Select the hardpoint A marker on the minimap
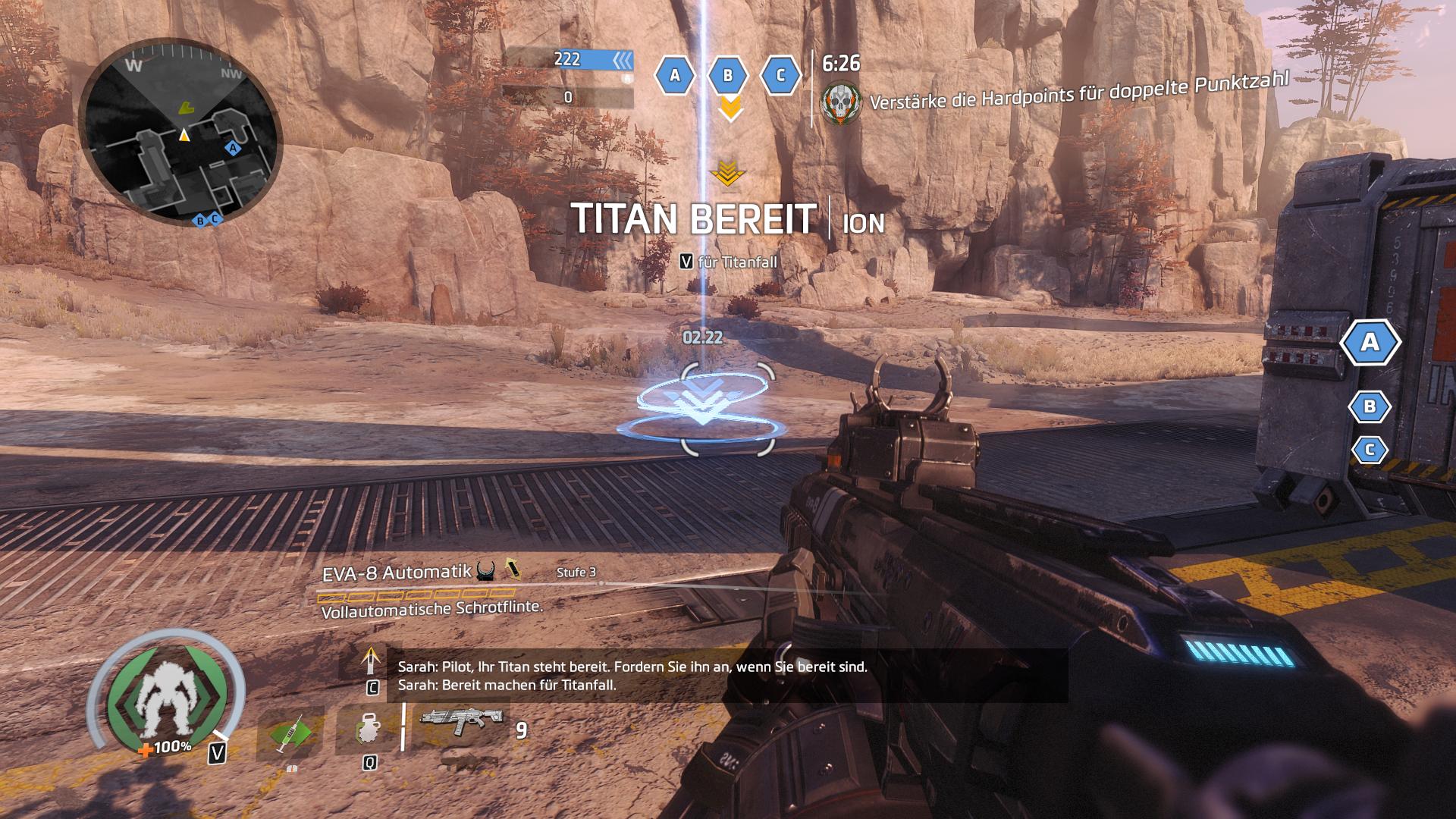The height and width of the screenshot is (819, 1456). click(x=233, y=148)
